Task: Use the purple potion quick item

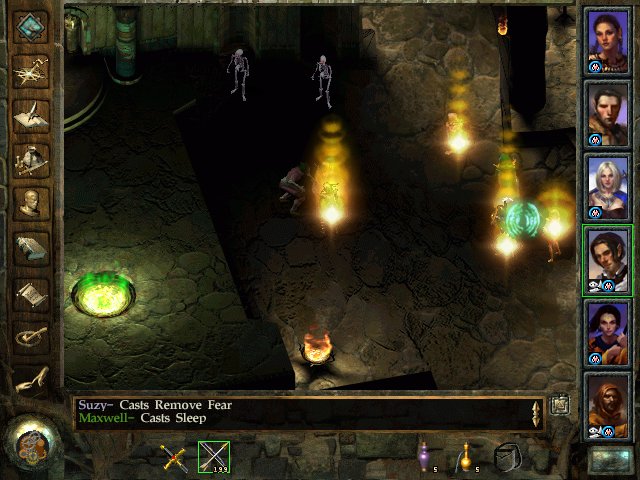Action: (424, 457)
